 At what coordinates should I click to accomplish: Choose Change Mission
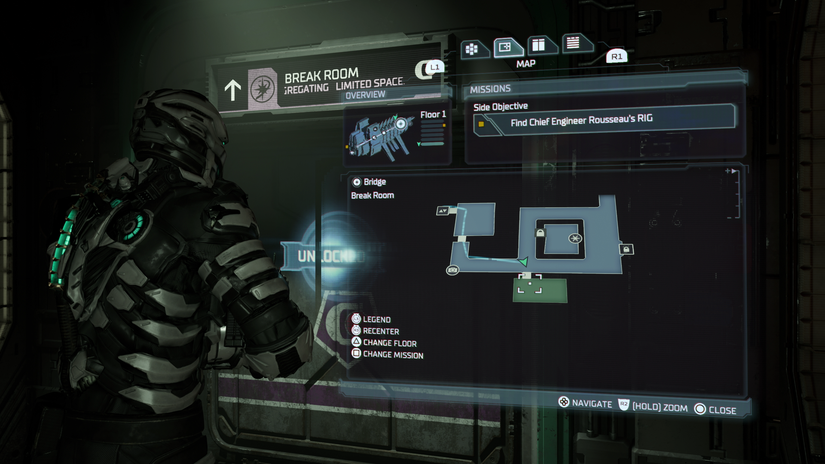[x=391, y=355]
